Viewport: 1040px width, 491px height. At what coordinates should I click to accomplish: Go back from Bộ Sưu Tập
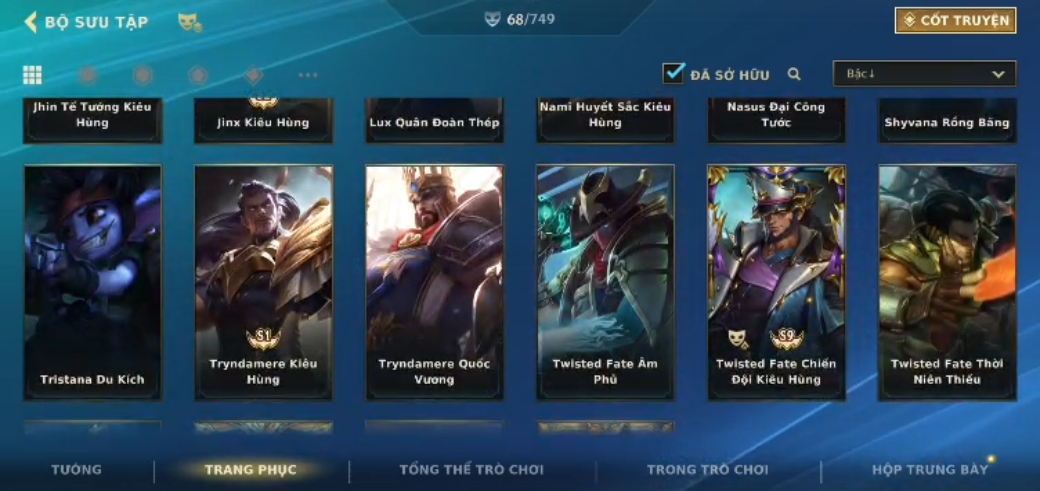pyautogui.click(x=32, y=22)
